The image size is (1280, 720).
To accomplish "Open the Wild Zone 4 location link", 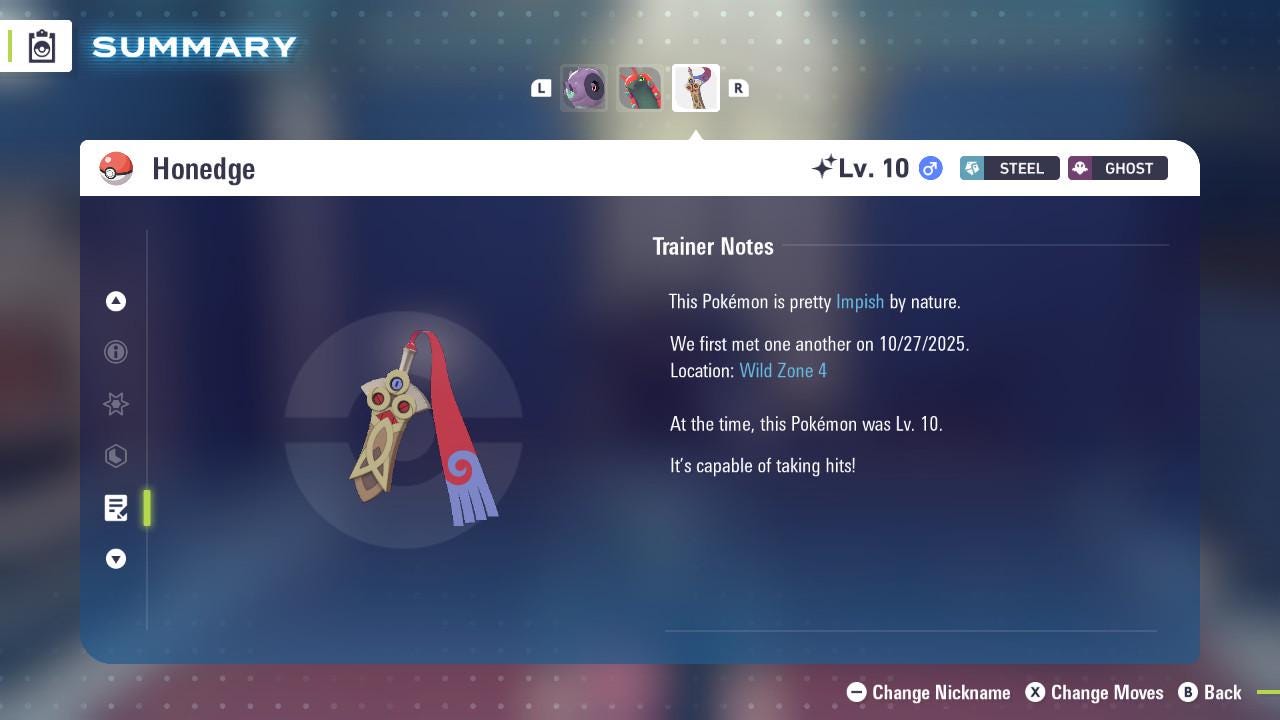I will click(783, 370).
